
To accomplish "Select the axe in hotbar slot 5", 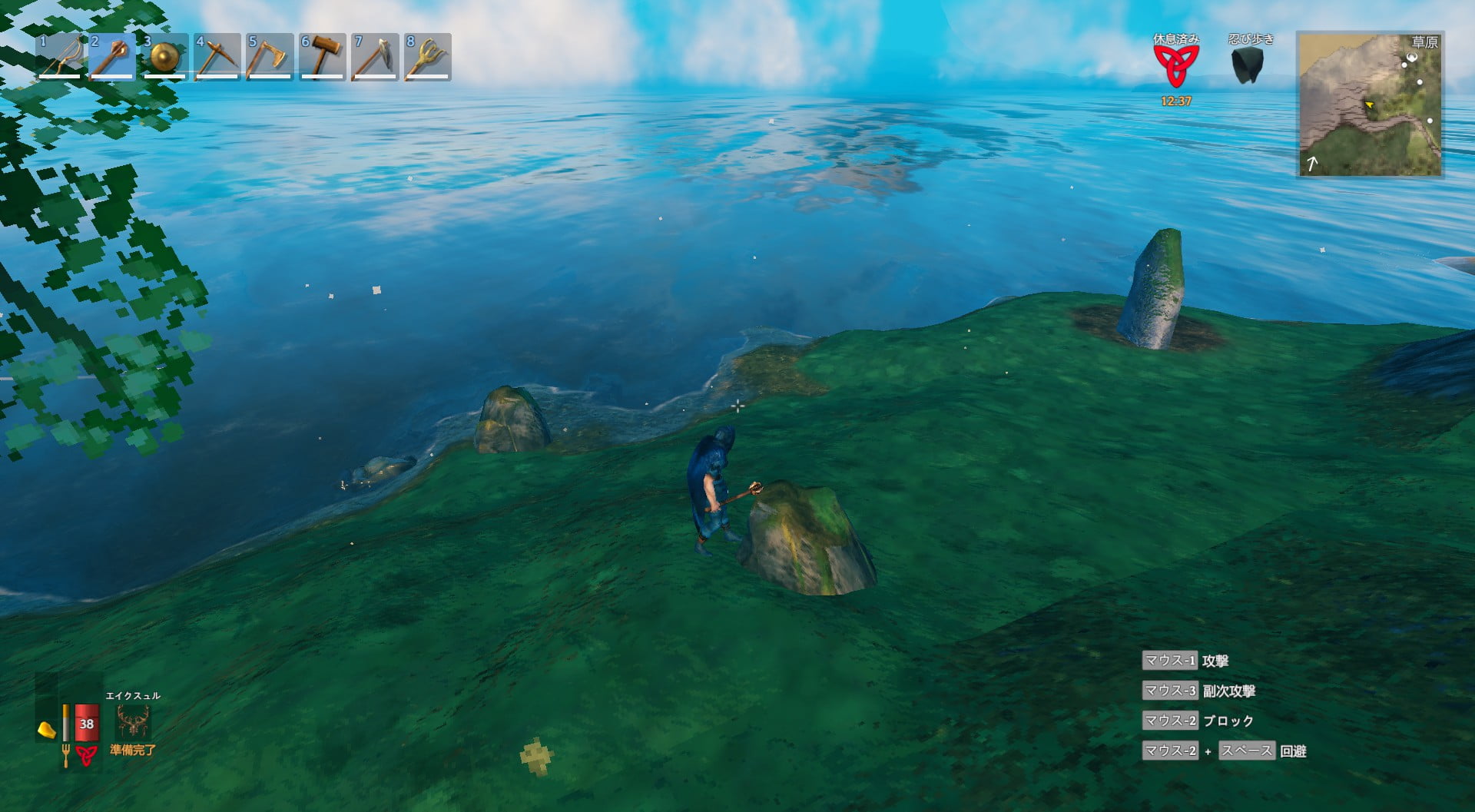I will pyautogui.click(x=269, y=57).
